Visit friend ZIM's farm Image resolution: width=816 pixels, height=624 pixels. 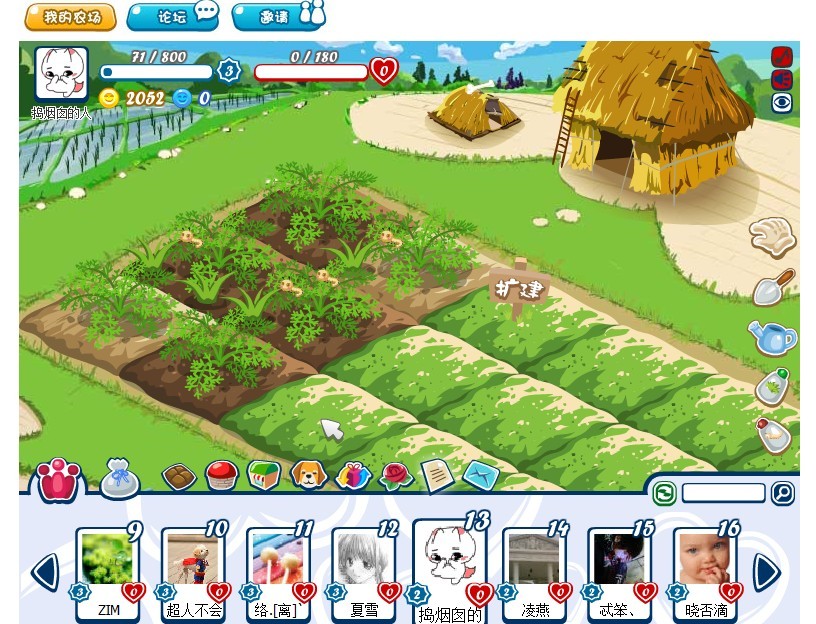tap(108, 563)
